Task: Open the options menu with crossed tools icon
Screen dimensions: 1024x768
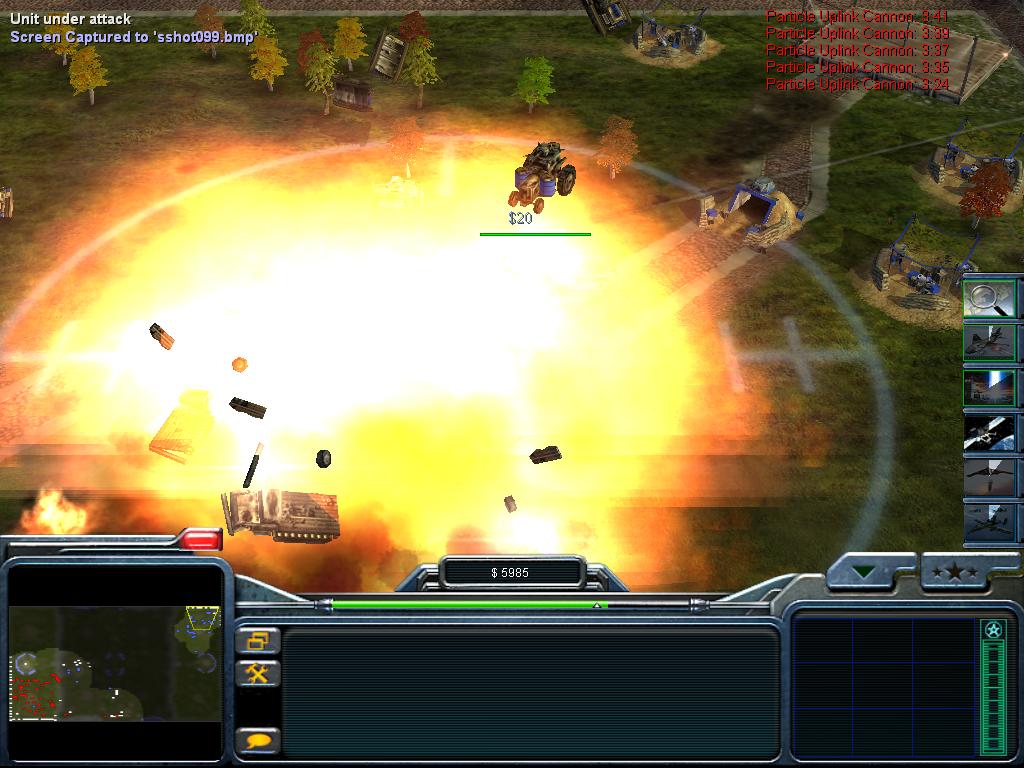Action: pos(258,673)
